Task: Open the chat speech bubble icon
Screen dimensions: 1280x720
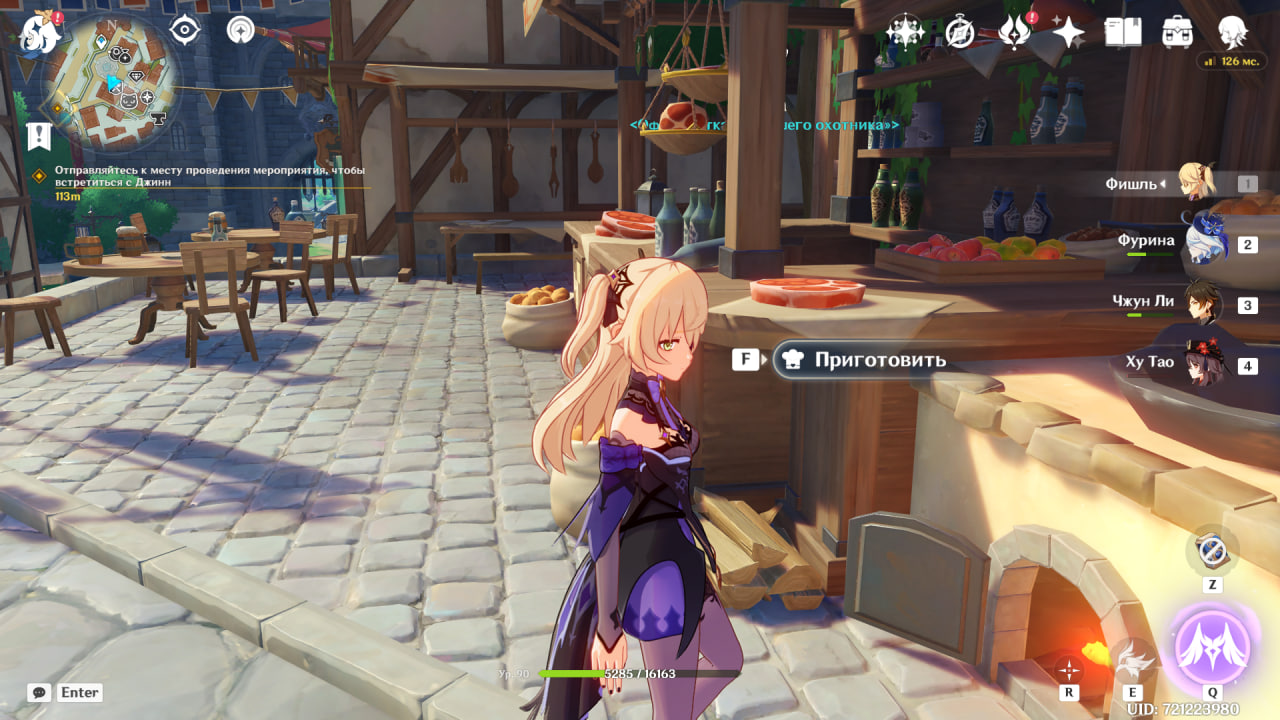Action: coord(39,692)
